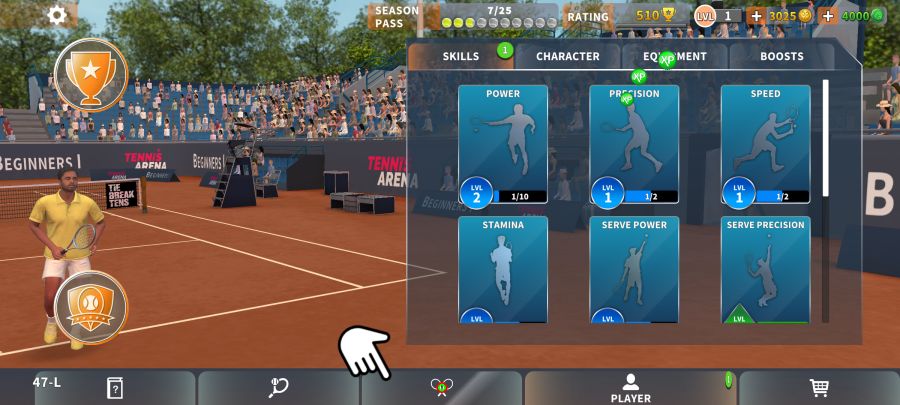Viewport: 900px width, 405px height.
Task: Select the Power skill card
Action: pos(503,145)
